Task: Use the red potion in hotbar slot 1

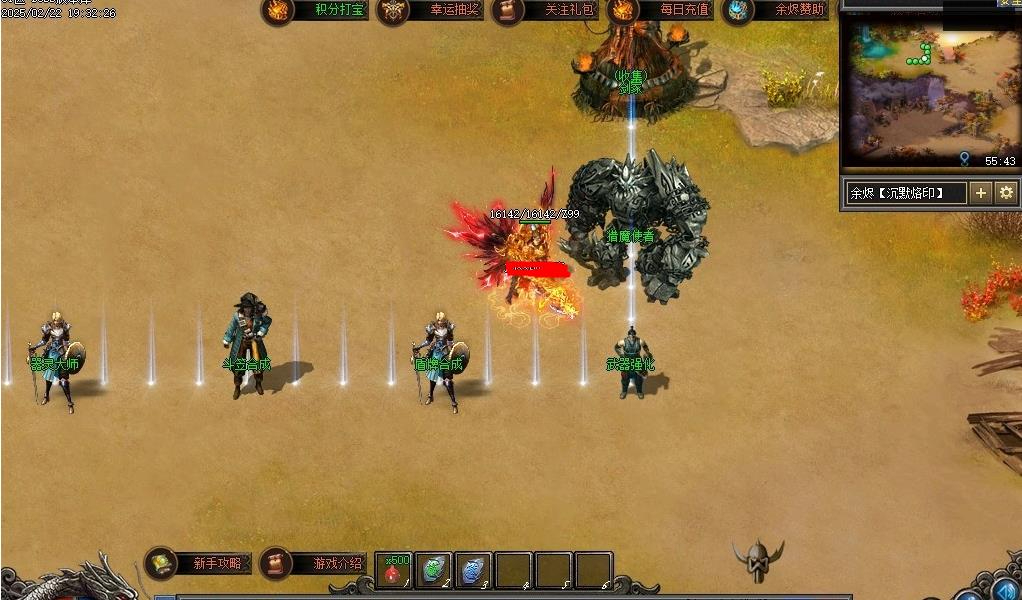Action: tap(394, 570)
